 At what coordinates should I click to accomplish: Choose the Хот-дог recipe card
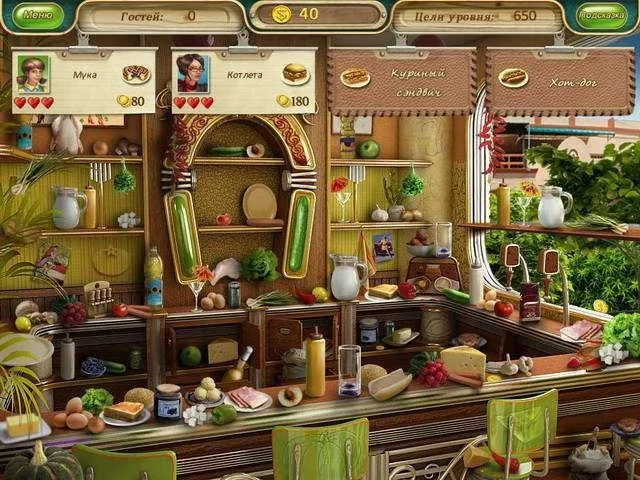tap(559, 81)
